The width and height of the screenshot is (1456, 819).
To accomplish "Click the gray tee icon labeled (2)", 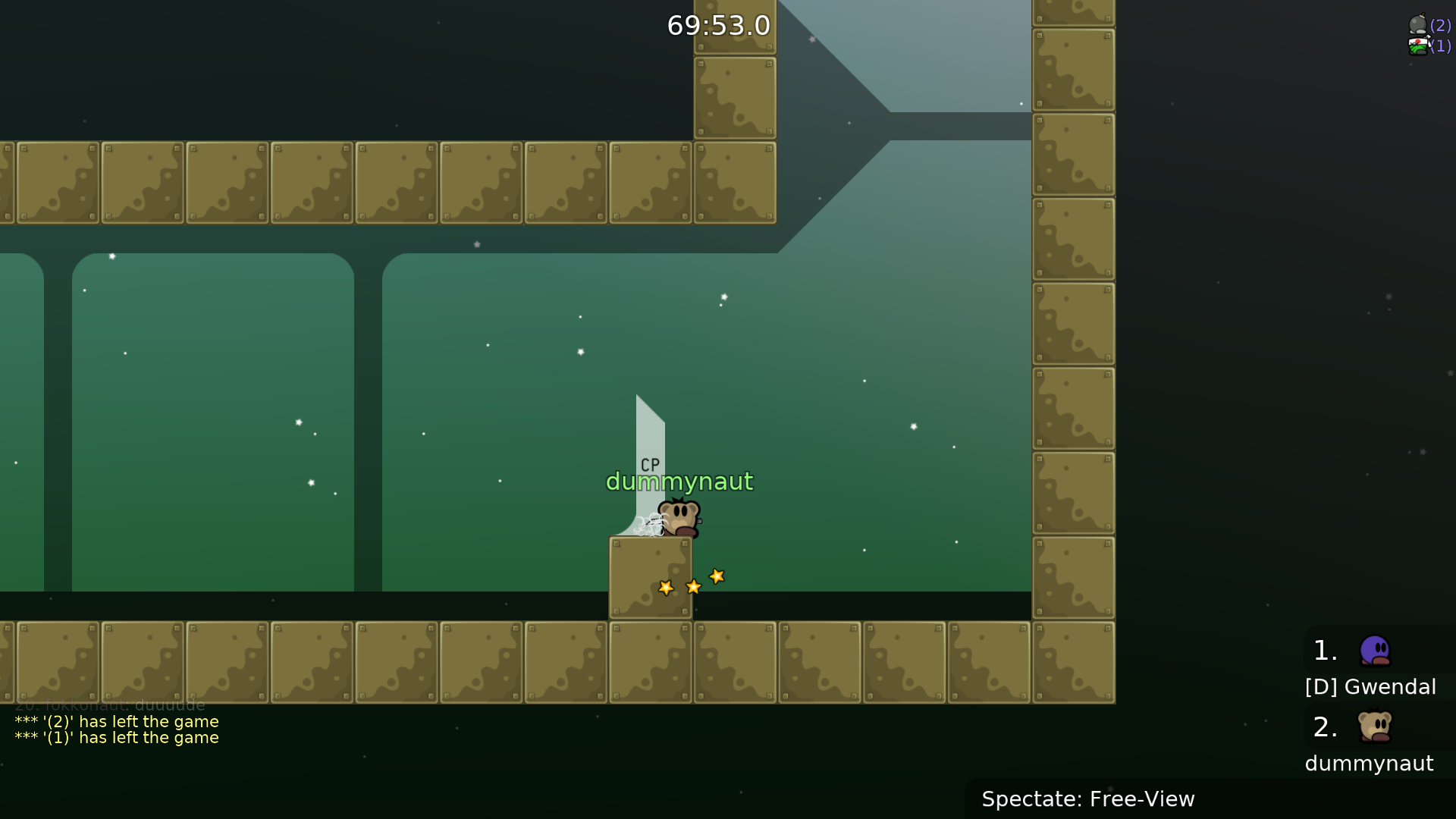I will point(1417,24).
